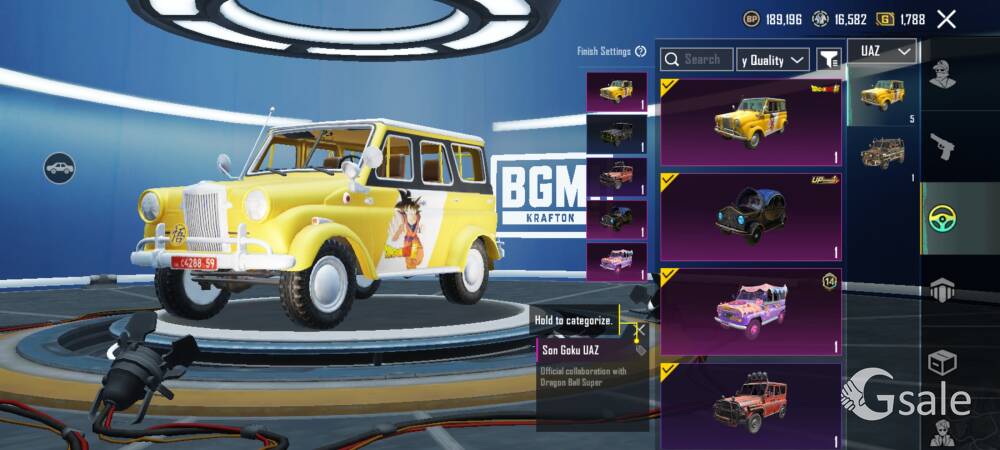Open the steering wheel vehicles category

[x=941, y=220]
